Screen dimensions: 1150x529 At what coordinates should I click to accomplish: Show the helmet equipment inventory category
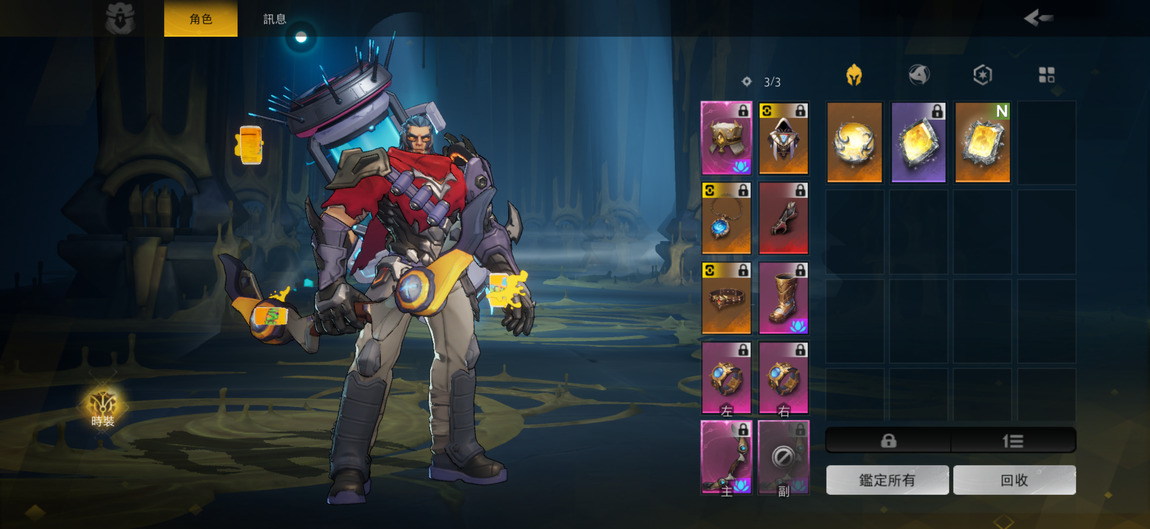coord(854,75)
